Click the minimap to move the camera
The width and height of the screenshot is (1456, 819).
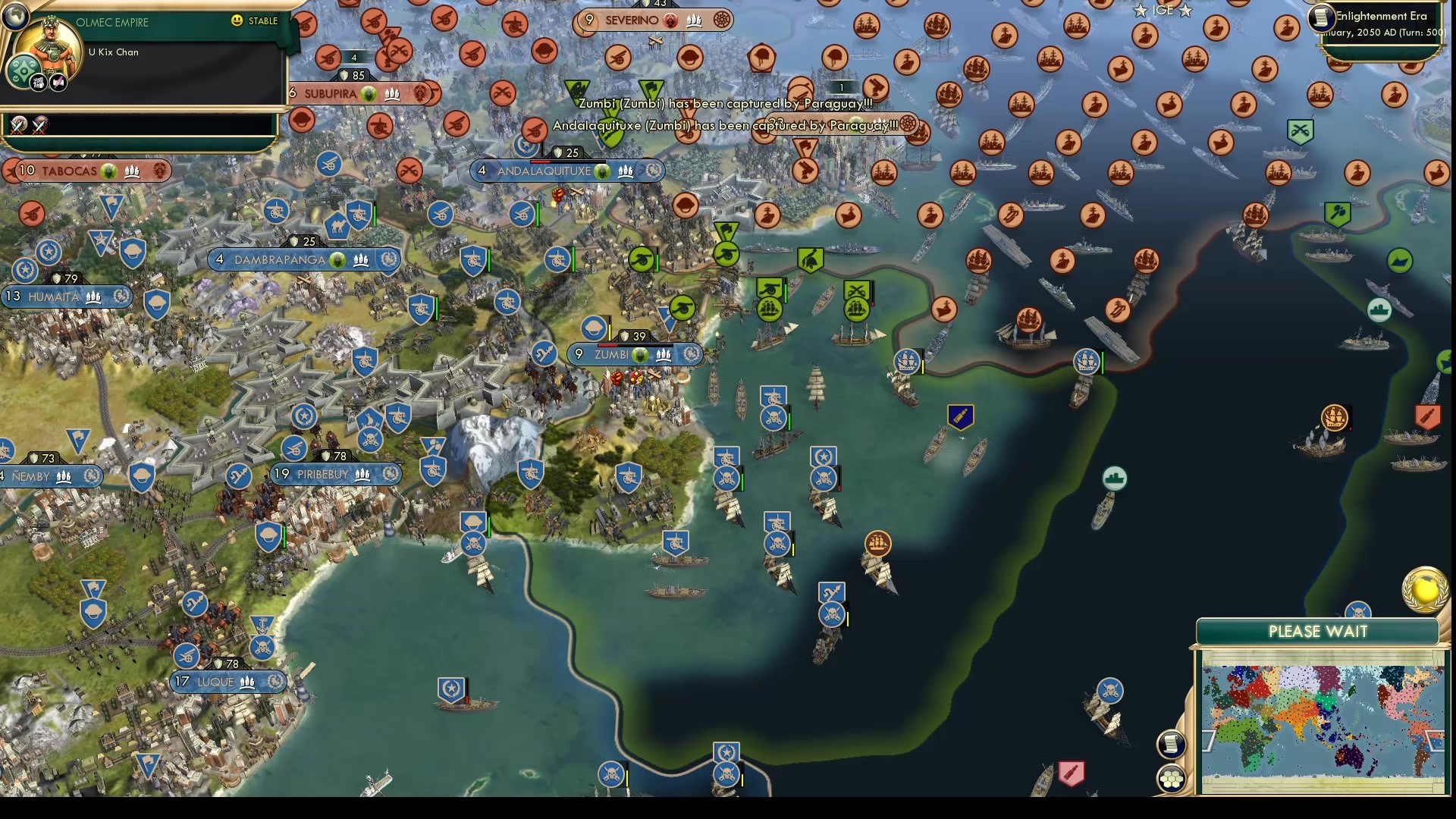pos(1319,720)
